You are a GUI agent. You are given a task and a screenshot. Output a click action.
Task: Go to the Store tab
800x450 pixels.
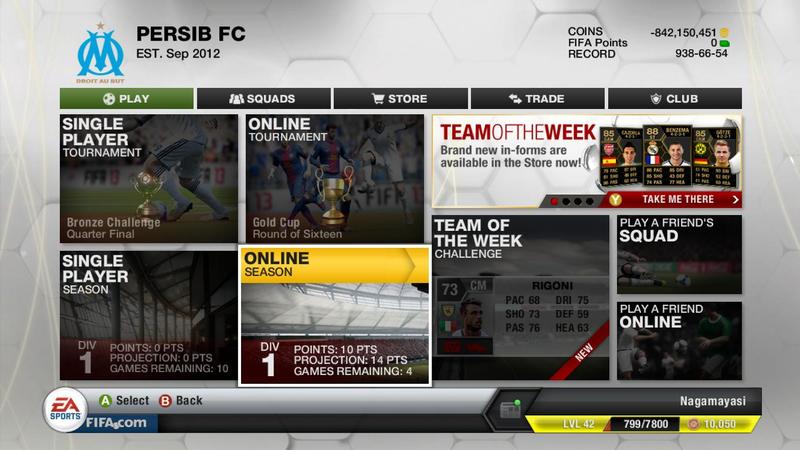click(x=400, y=99)
